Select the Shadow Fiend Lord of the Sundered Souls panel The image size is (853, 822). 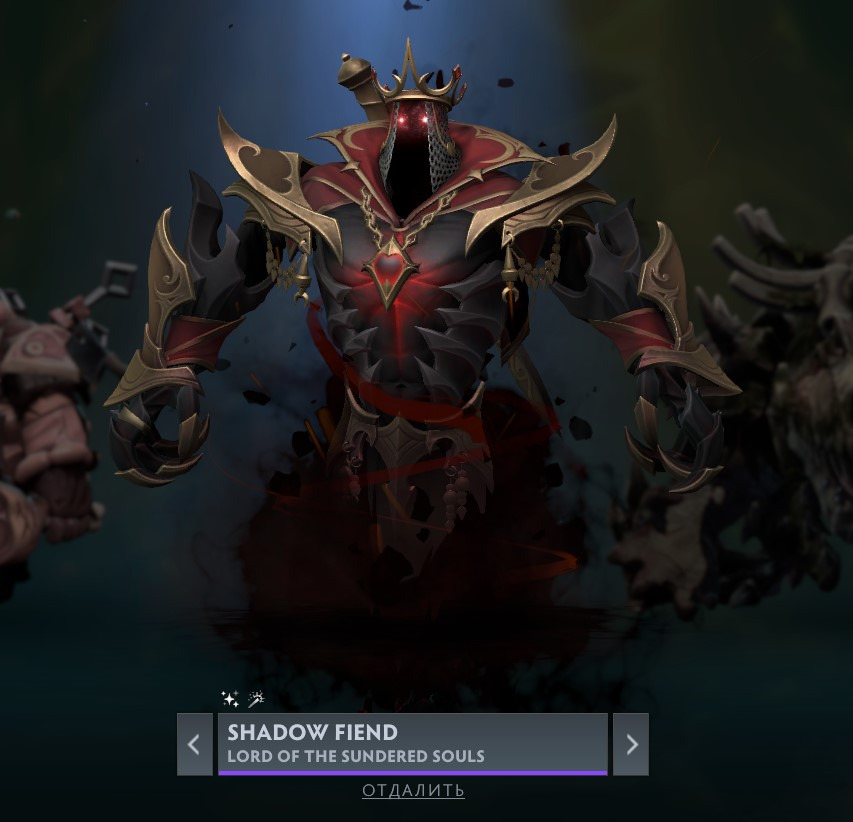412,743
